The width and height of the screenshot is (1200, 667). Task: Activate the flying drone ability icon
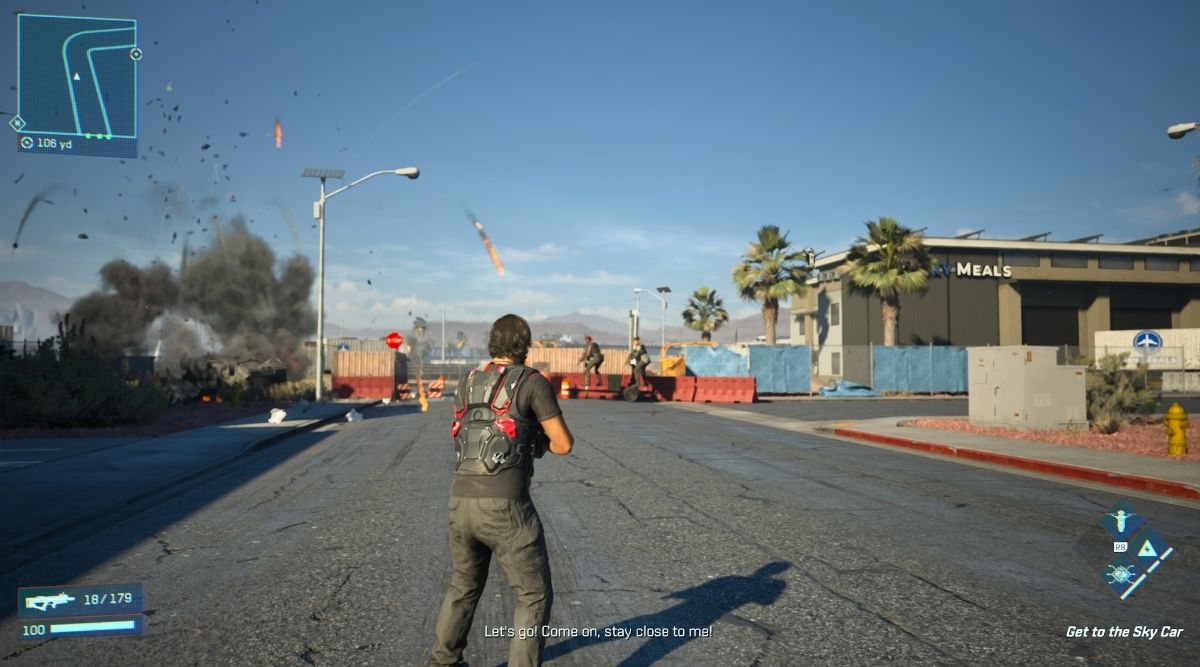click(x=1120, y=521)
